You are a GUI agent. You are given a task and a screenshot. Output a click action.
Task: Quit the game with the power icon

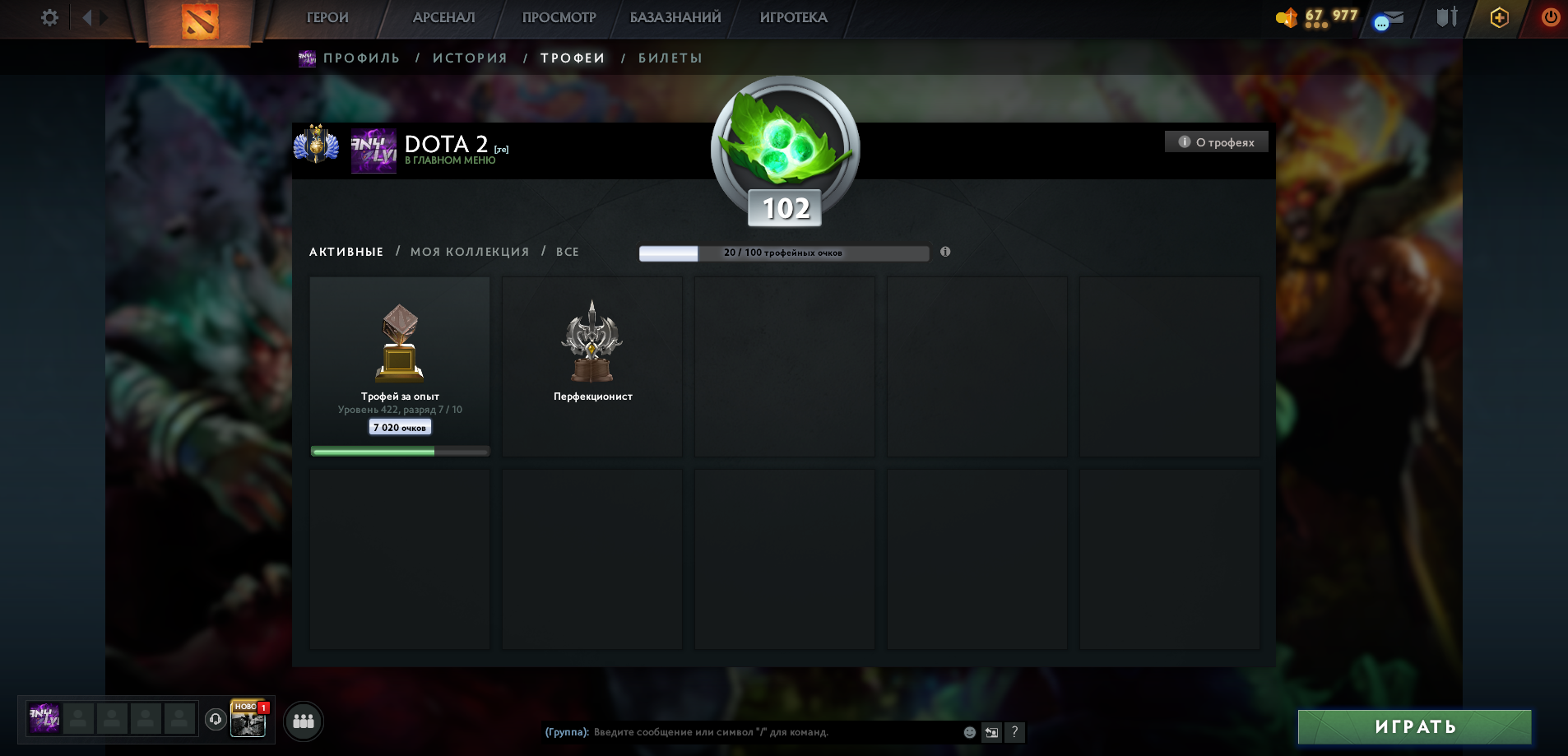(1550, 17)
